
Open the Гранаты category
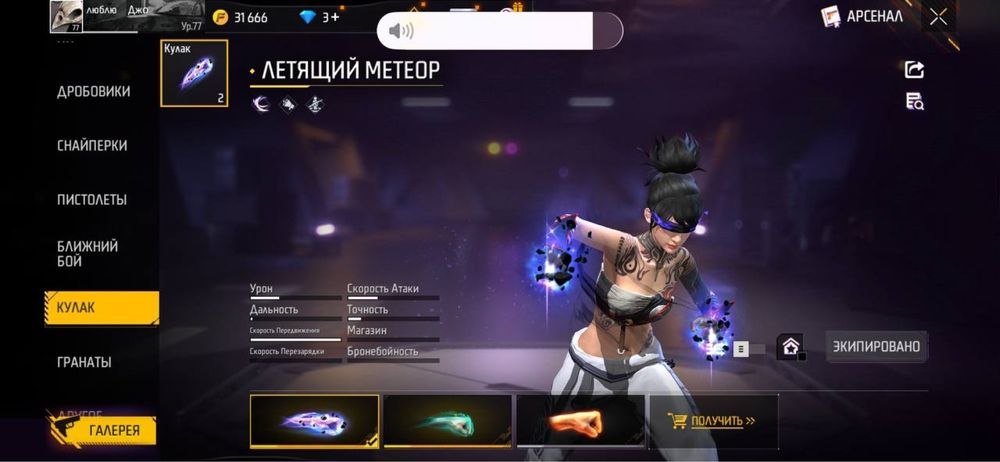[84, 362]
